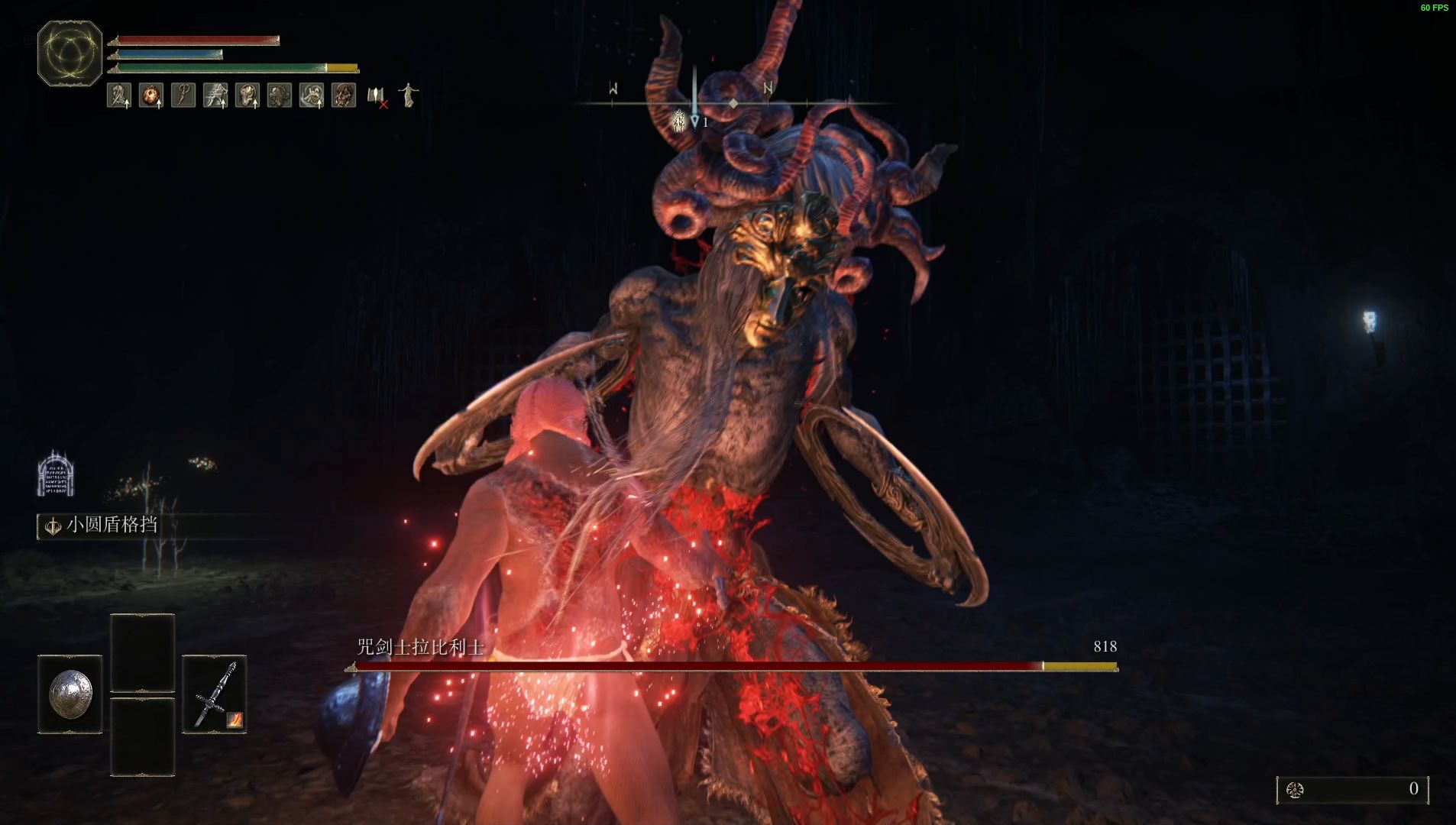The height and width of the screenshot is (825, 1456).
Task: Inspect the flaming orb buff icon
Action: [x=151, y=95]
